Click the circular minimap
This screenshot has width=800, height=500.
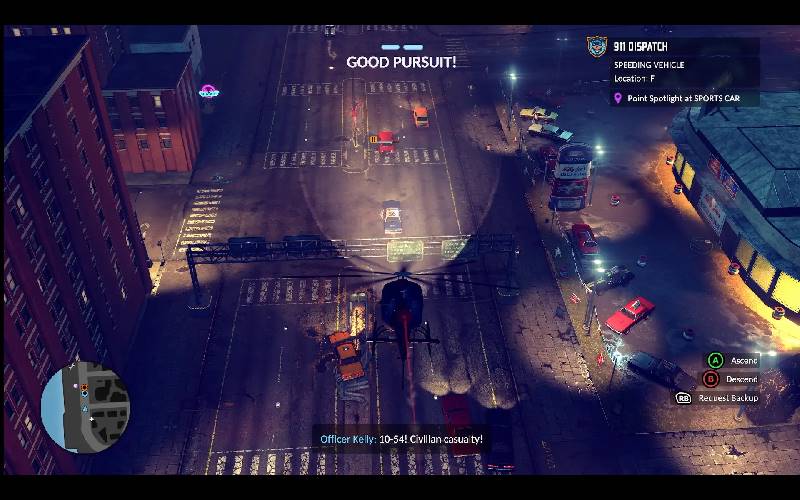tap(86, 405)
